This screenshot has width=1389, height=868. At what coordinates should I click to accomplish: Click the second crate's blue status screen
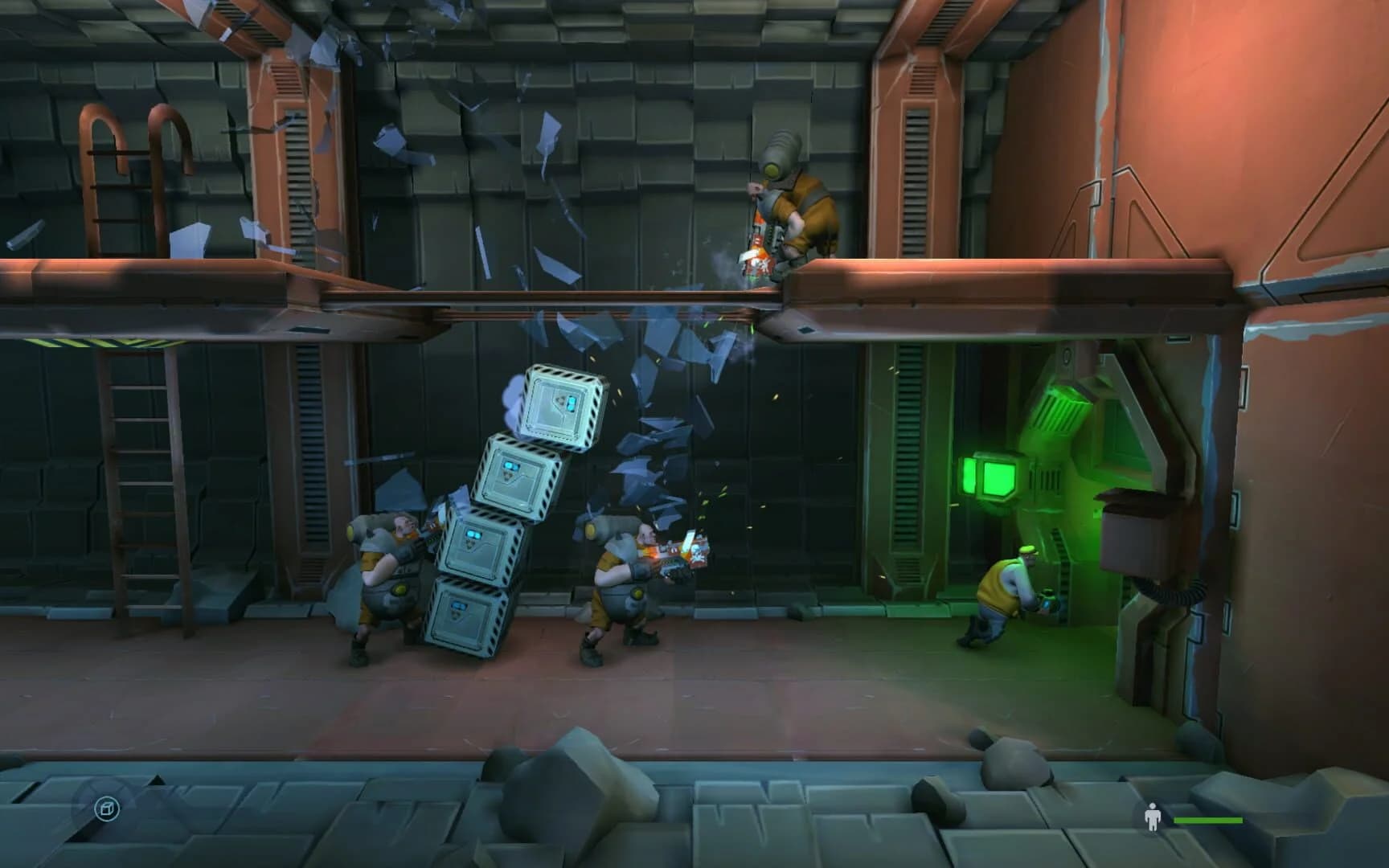(511, 465)
